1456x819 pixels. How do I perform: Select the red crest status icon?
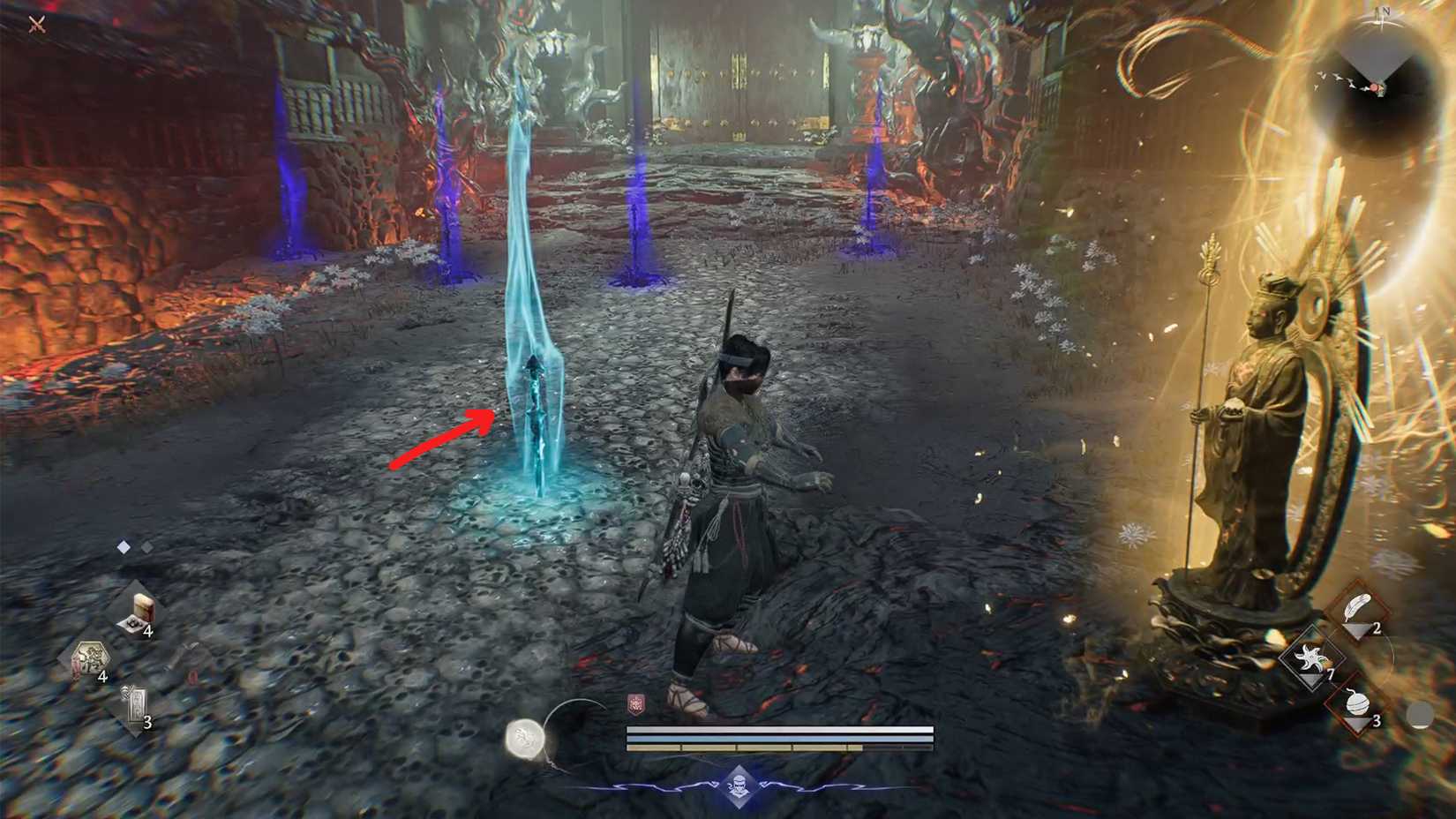point(635,702)
